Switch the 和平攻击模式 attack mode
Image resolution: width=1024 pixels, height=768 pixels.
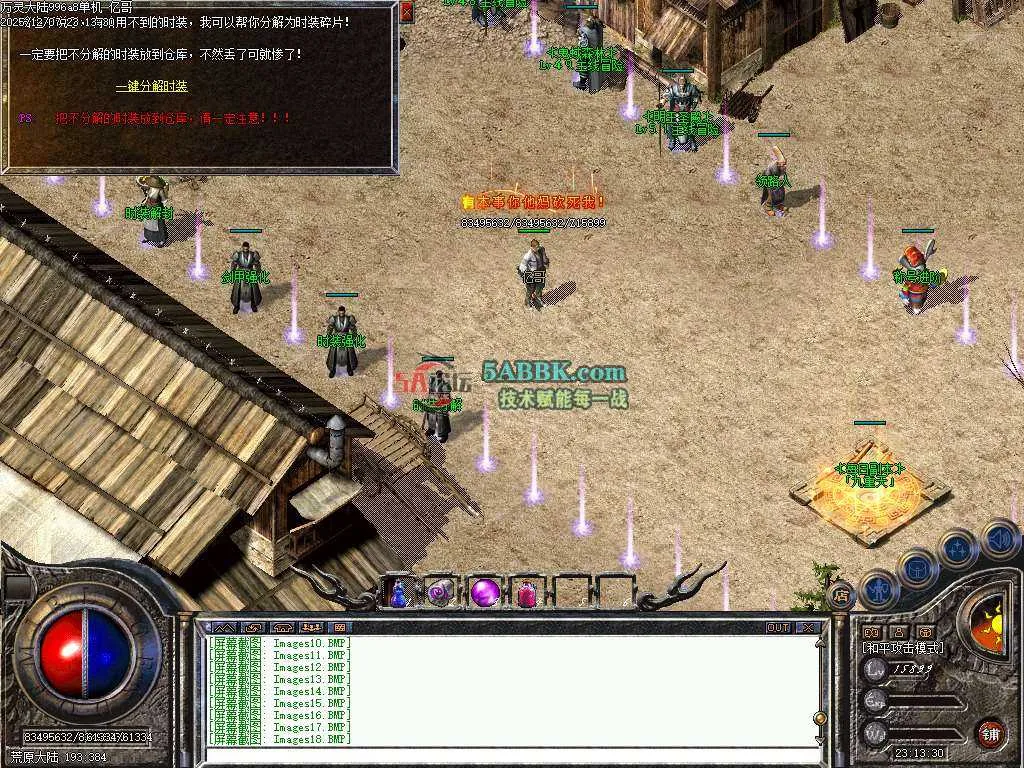click(x=903, y=648)
